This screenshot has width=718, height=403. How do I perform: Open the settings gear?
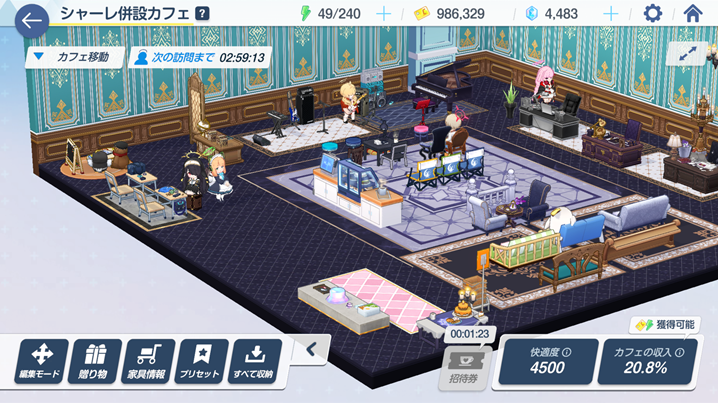(x=653, y=14)
